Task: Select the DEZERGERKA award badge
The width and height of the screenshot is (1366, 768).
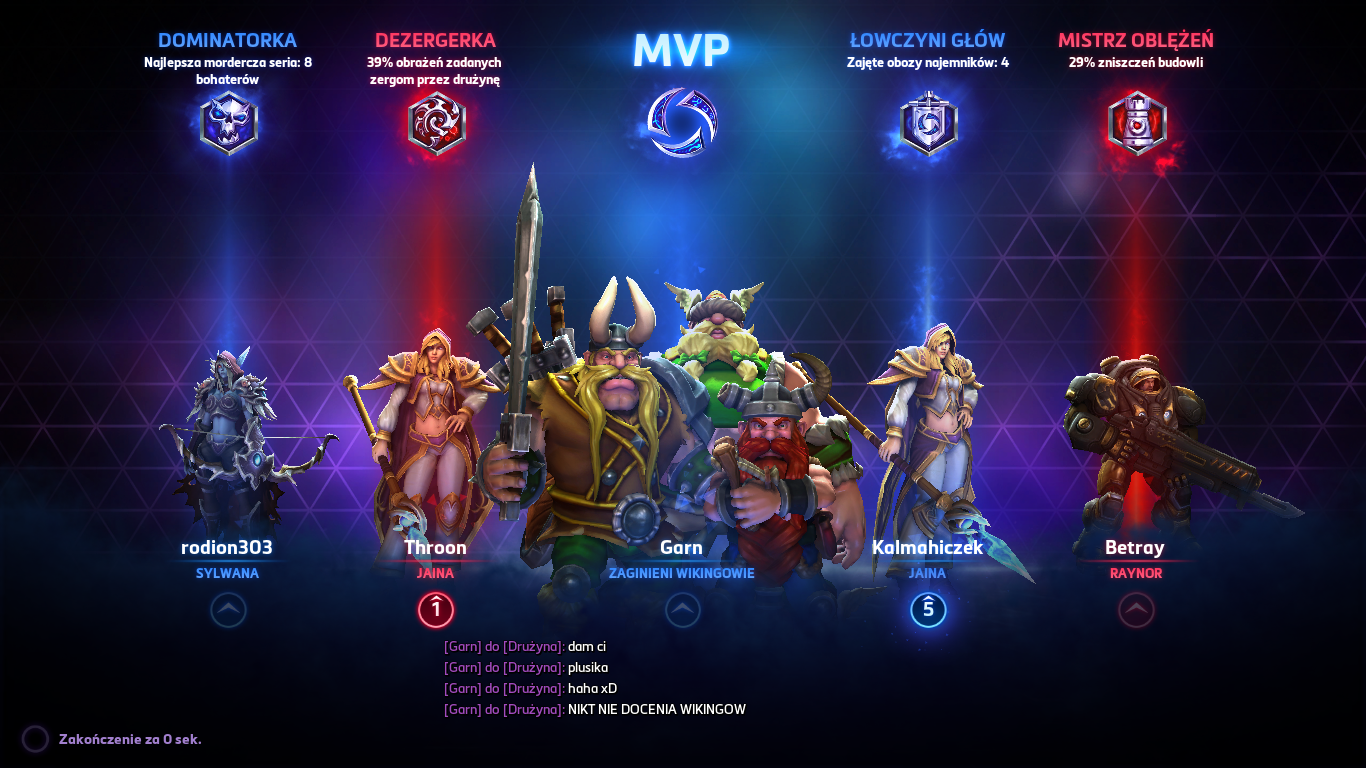Action: [x=434, y=121]
